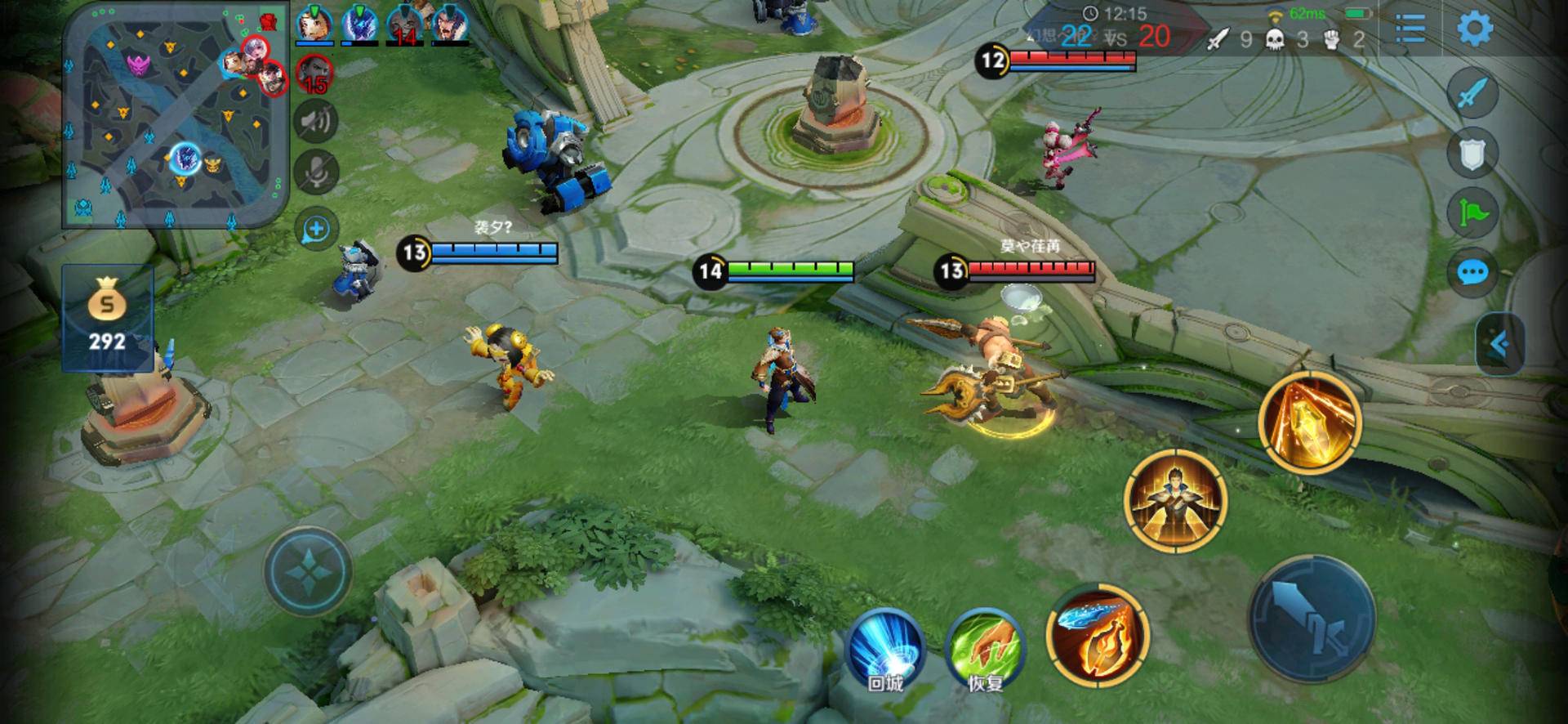Use the golden hero stance skill
Viewport: 1568px width, 724px height.
click(x=1175, y=500)
